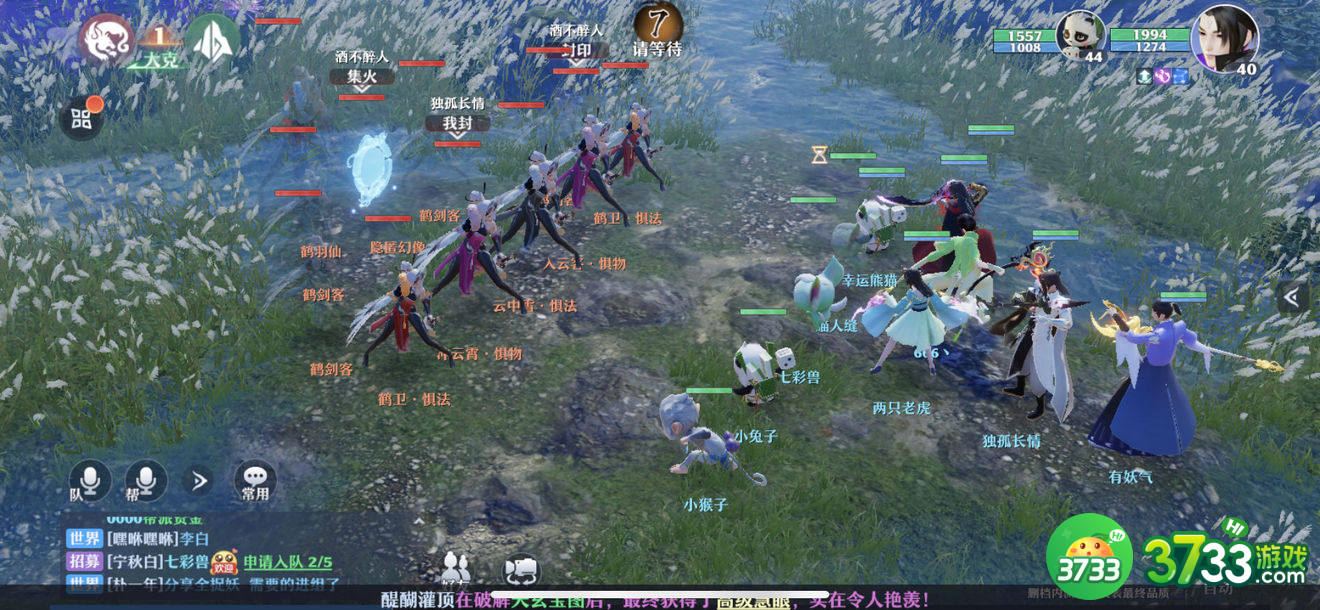
Task: Open the four-square grid menu icon
Action: click(81, 120)
